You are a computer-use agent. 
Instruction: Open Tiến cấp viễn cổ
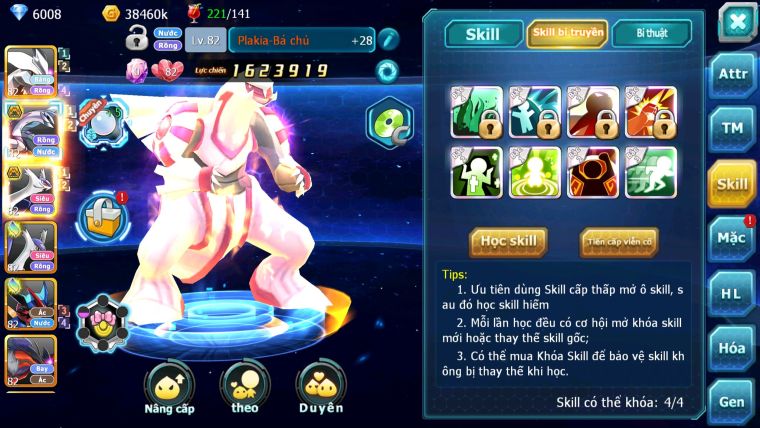(618, 241)
